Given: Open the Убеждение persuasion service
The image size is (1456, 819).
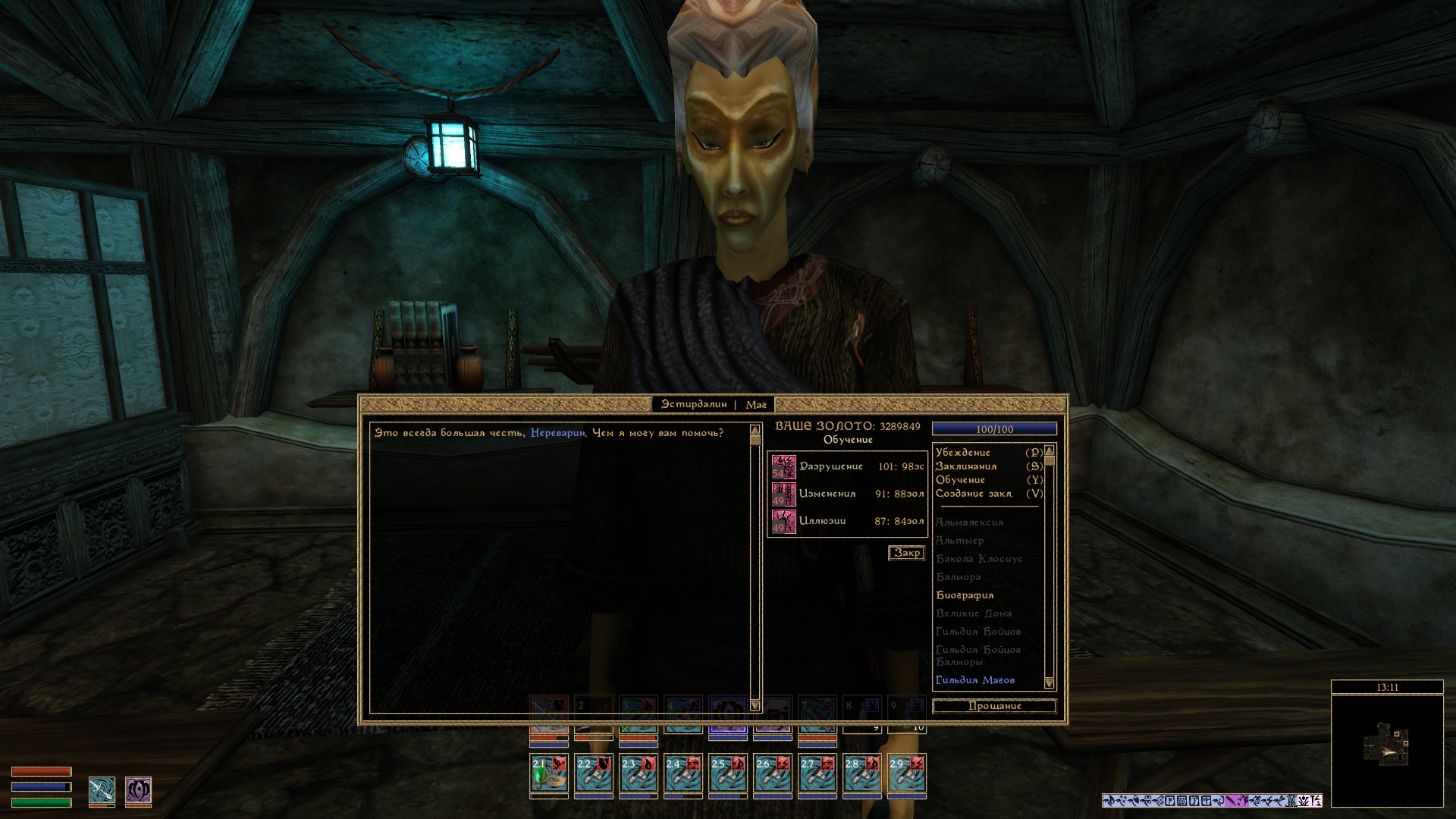Looking at the screenshot, I should click(963, 453).
